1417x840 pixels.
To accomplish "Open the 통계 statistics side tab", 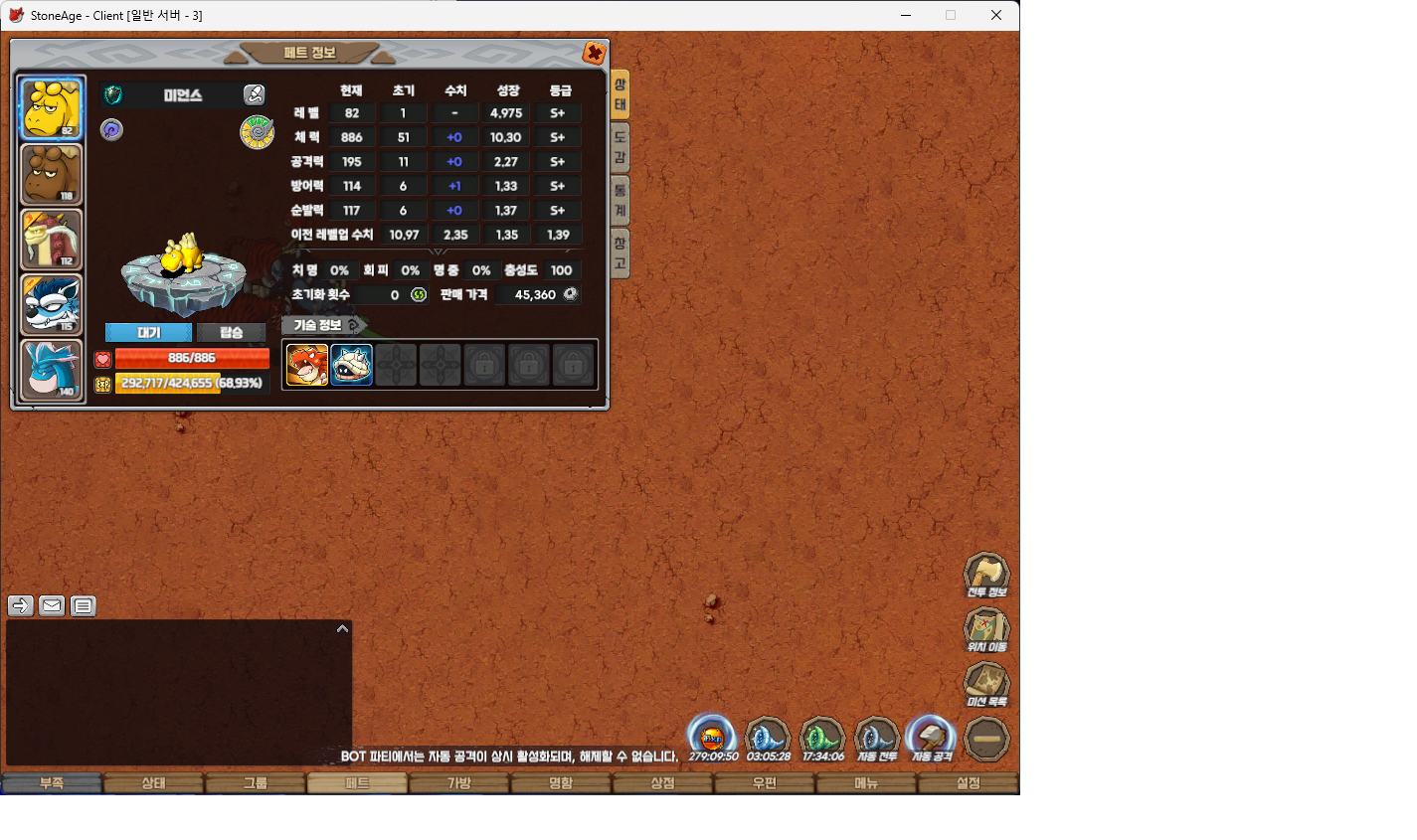I will 620,199.
